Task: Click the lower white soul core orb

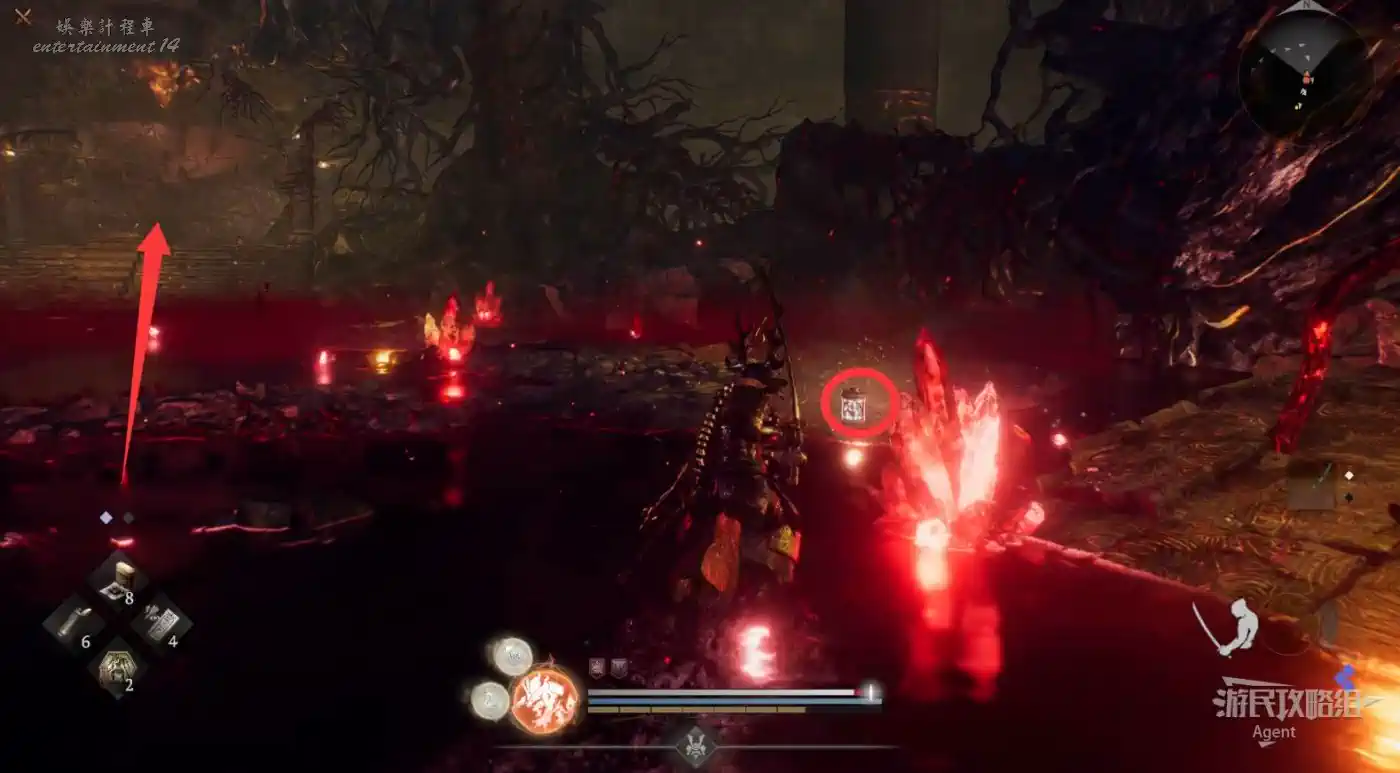Action: (x=489, y=700)
